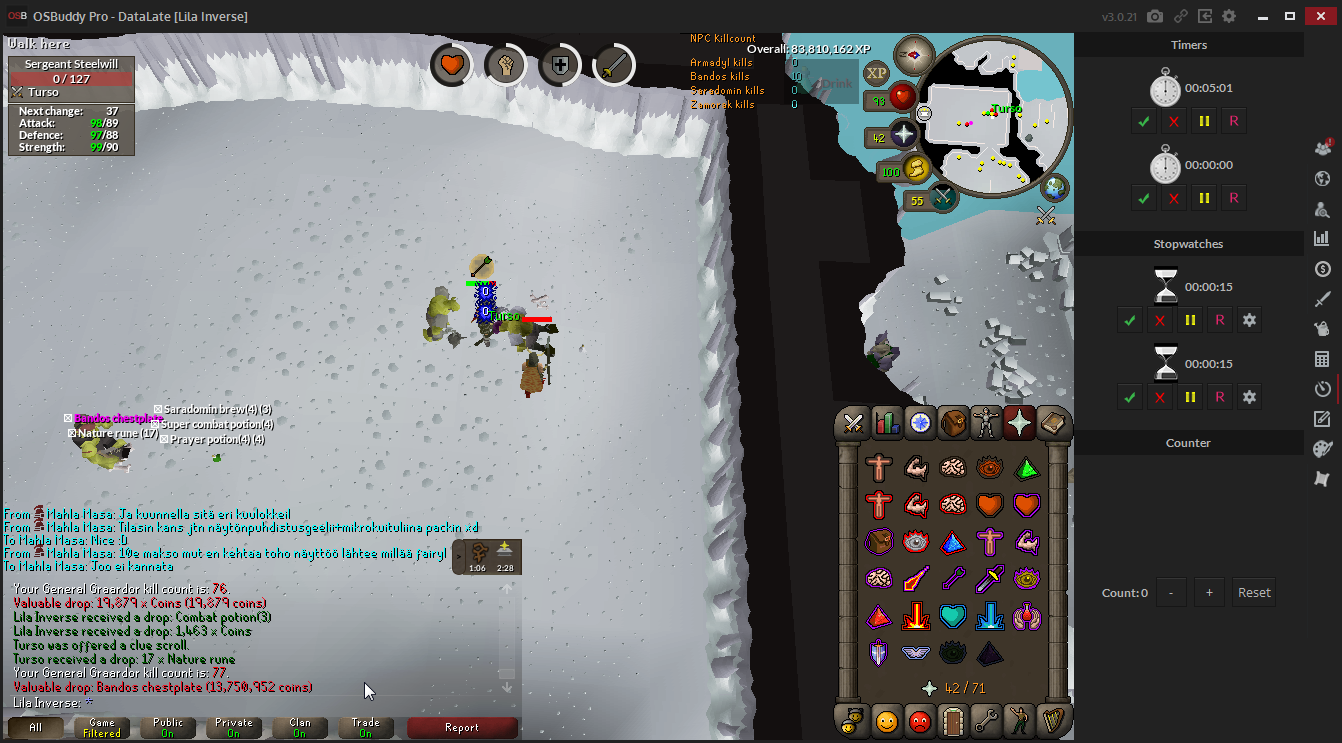
Task: Take a screenshot with the camera icon
Action: (x=1155, y=16)
